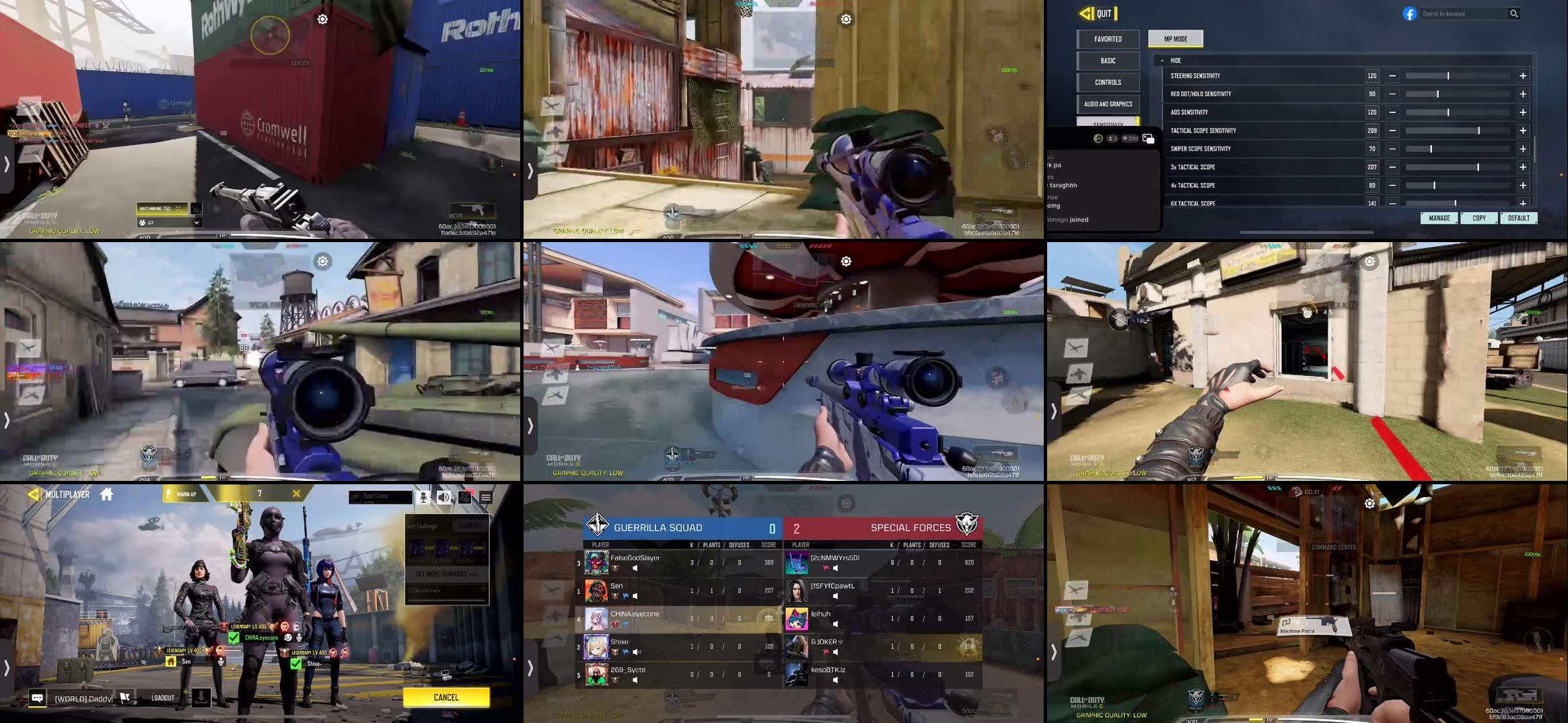Collapse the HIDE section in sensitivity settings
This screenshot has height=723, width=1568.
pos(1164,60)
